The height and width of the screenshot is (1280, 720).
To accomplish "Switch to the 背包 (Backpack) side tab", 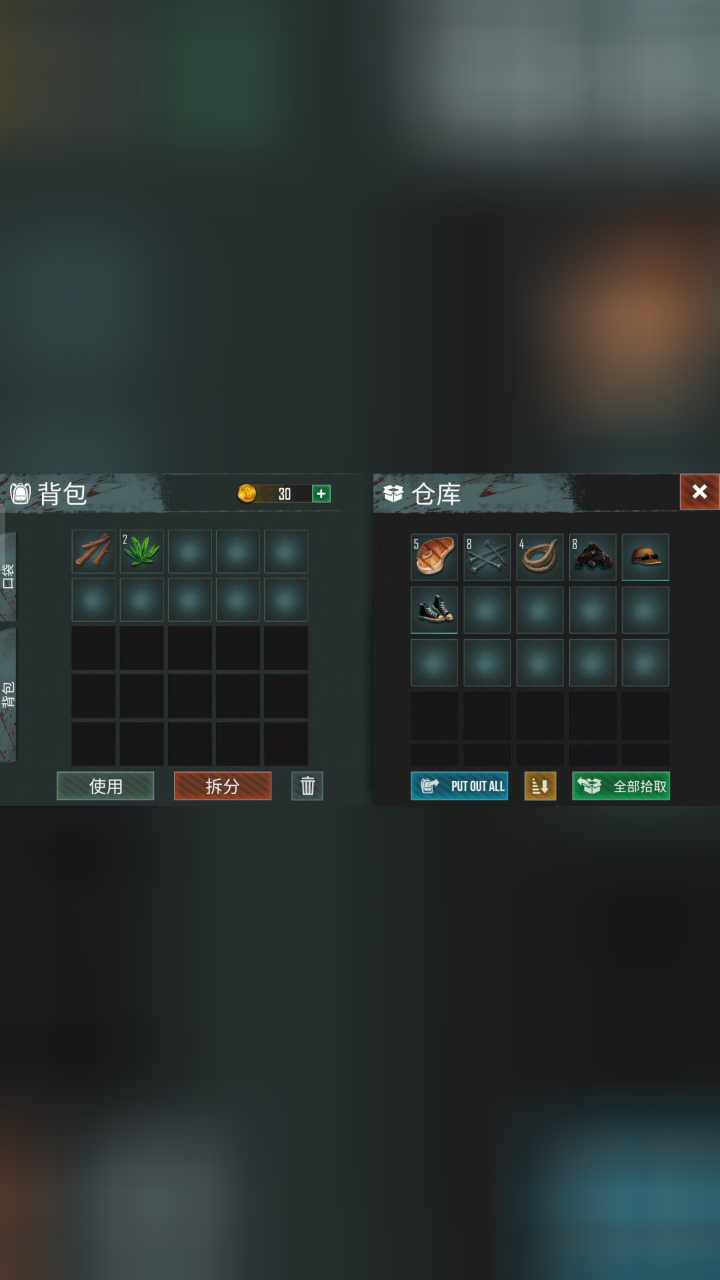I will (x=8, y=694).
